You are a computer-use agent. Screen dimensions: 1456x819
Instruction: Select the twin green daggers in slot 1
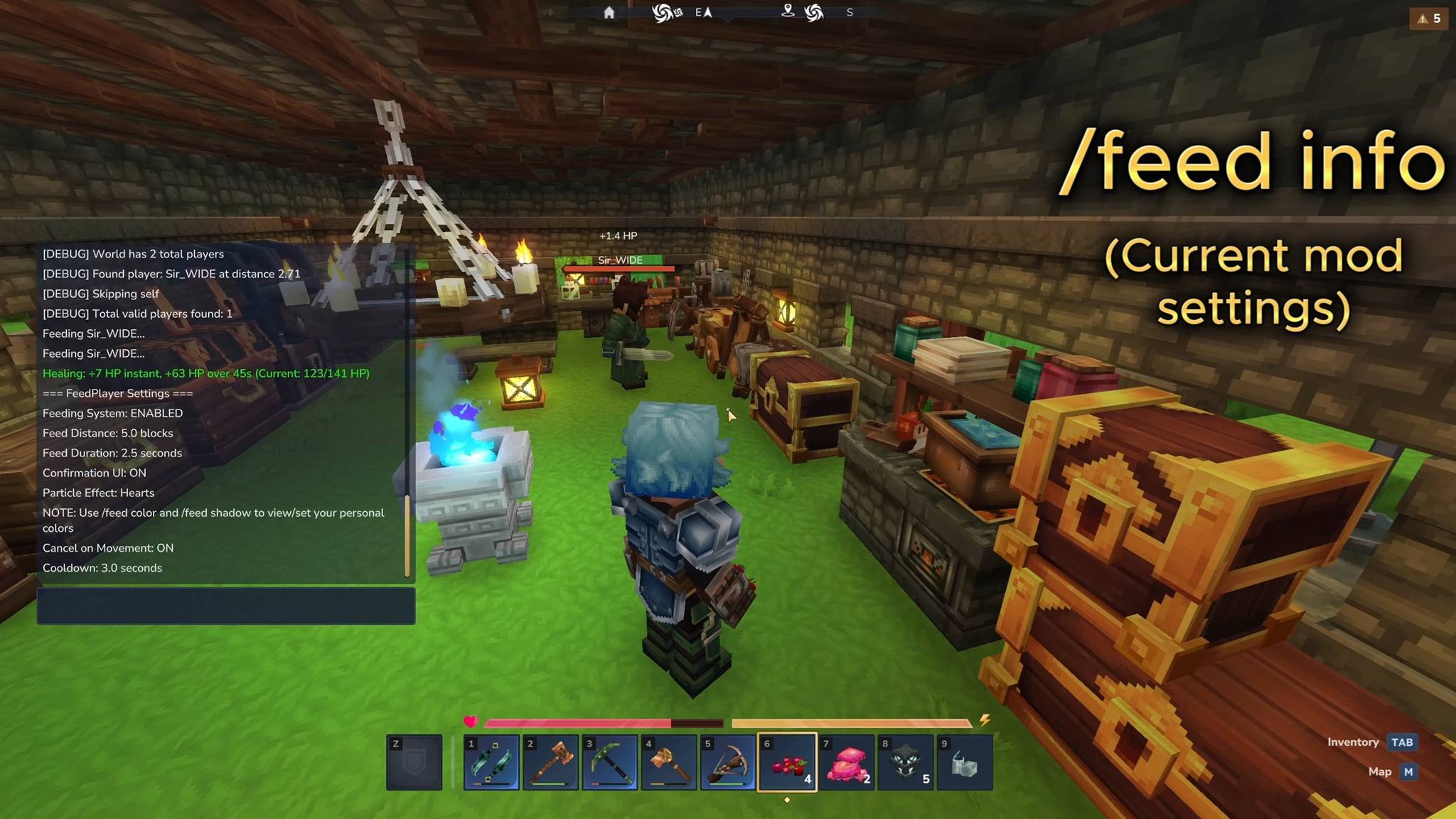pos(491,763)
